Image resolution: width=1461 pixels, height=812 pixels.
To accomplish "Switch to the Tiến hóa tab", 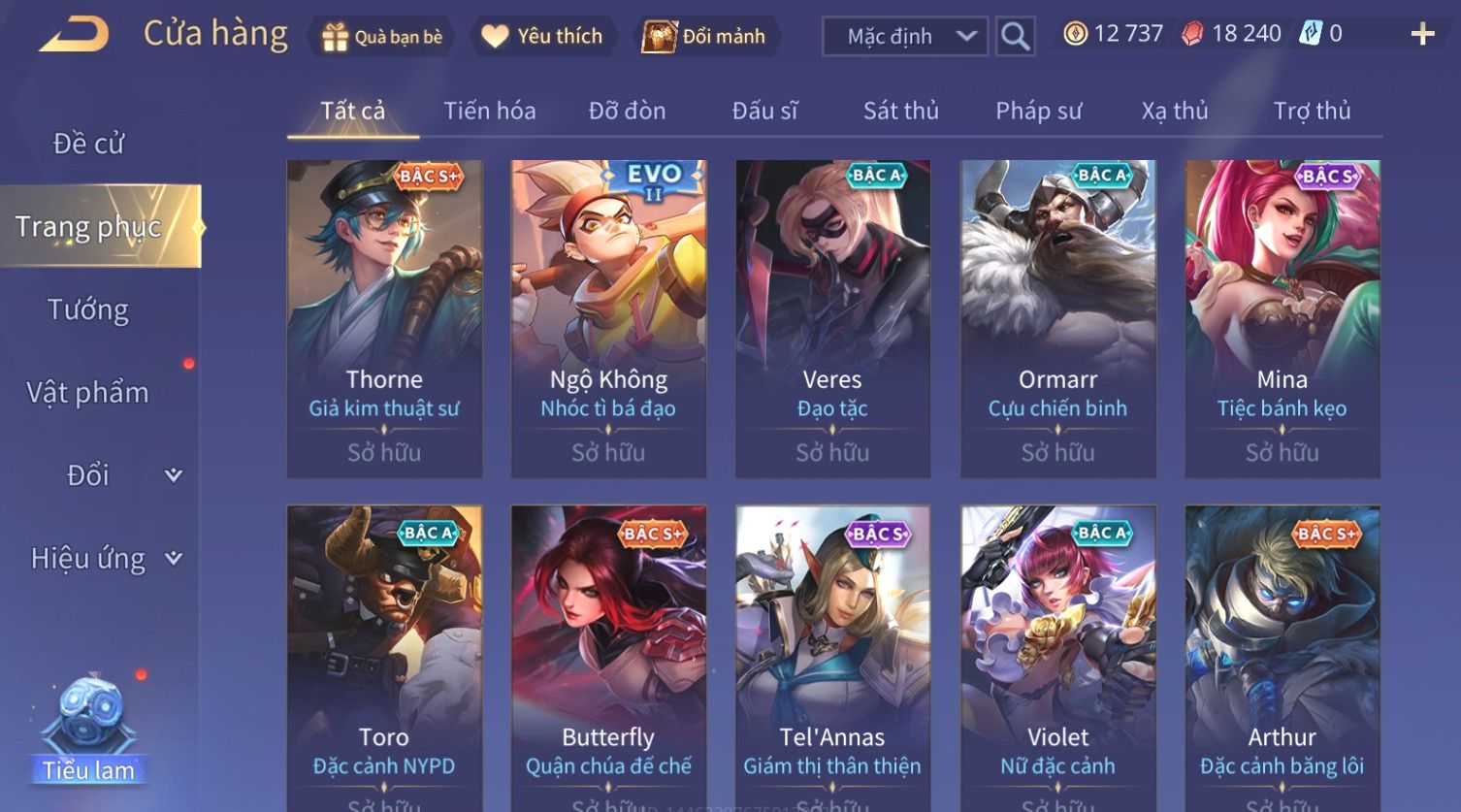I will [x=489, y=111].
